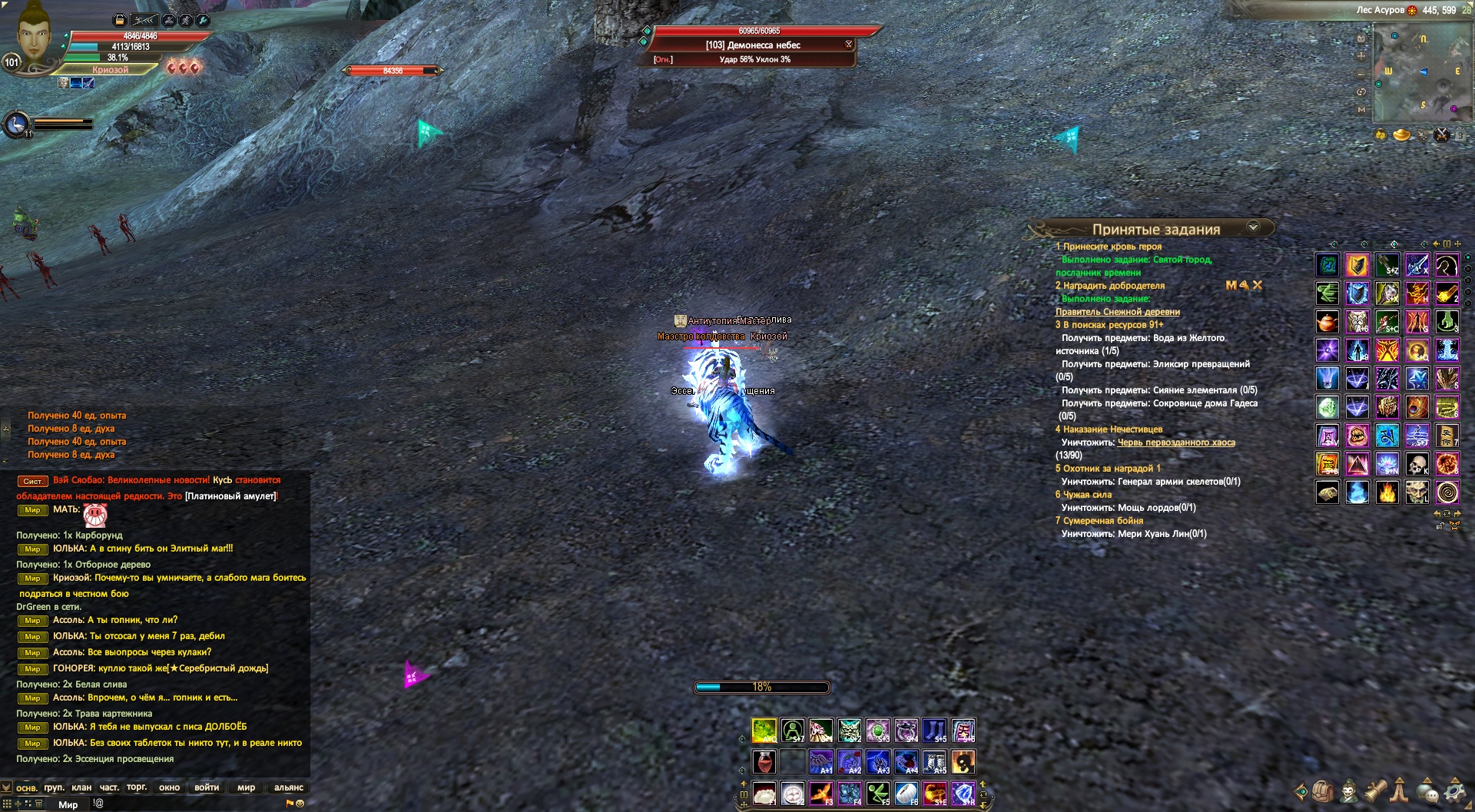Follow the Червь первозданного хаоса quest link
The width and height of the screenshot is (1475, 812).
click(x=1176, y=442)
